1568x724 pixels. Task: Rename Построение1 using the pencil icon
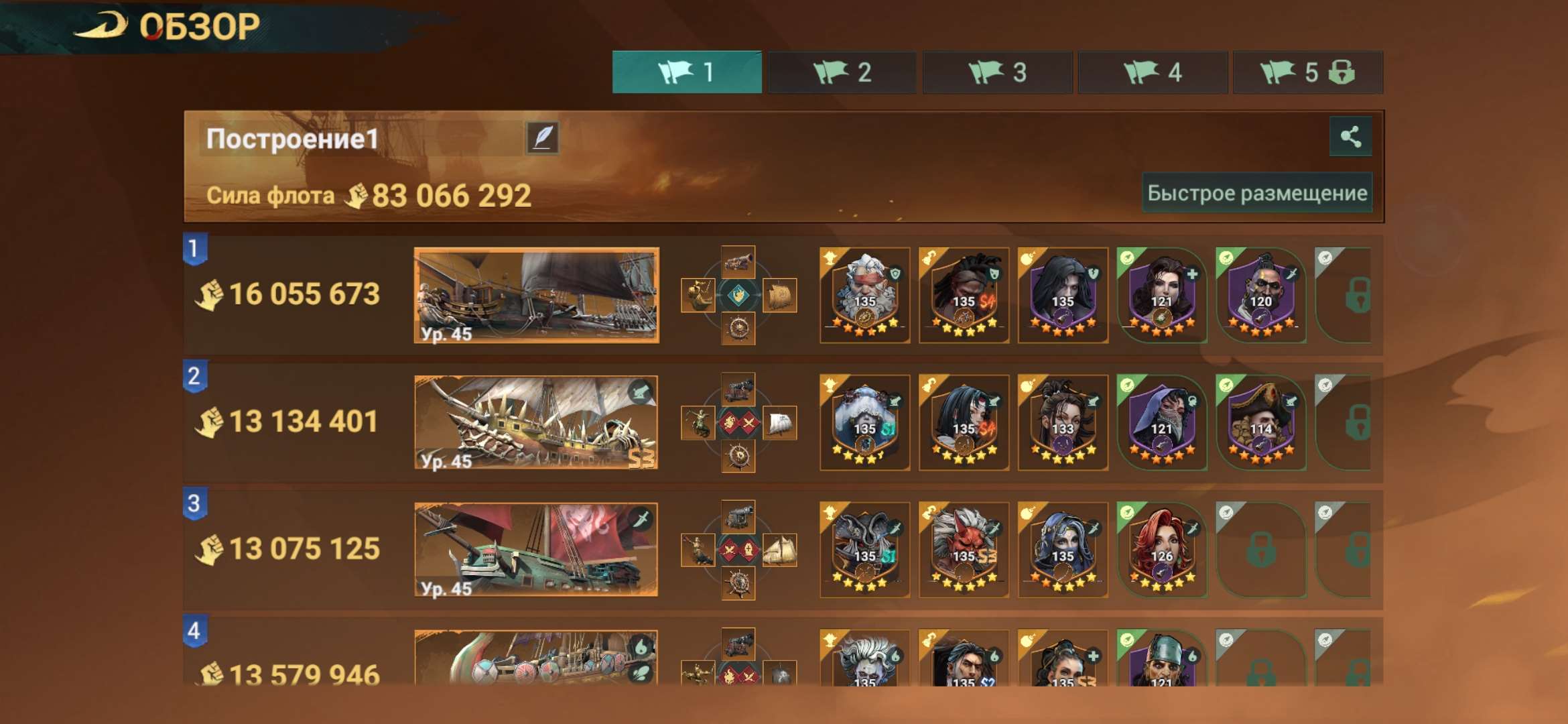pyautogui.click(x=543, y=139)
